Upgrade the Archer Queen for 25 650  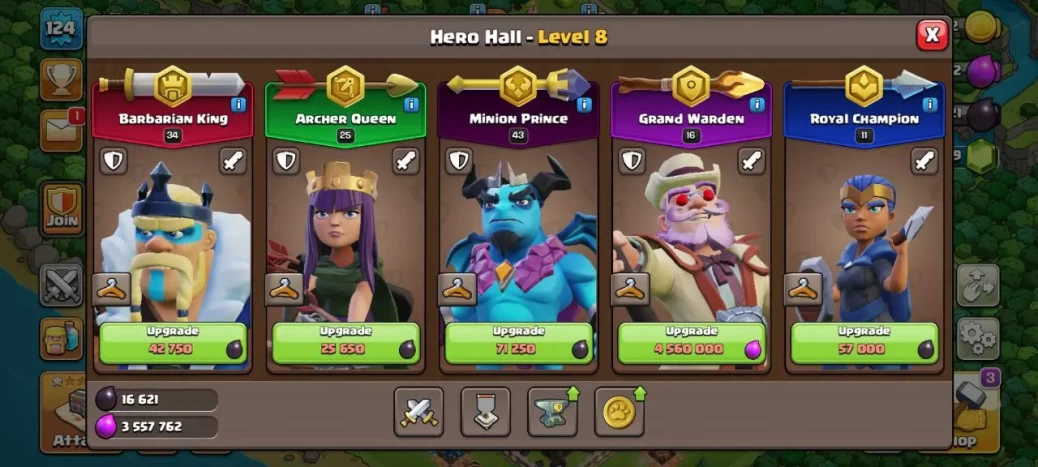click(x=345, y=343)
